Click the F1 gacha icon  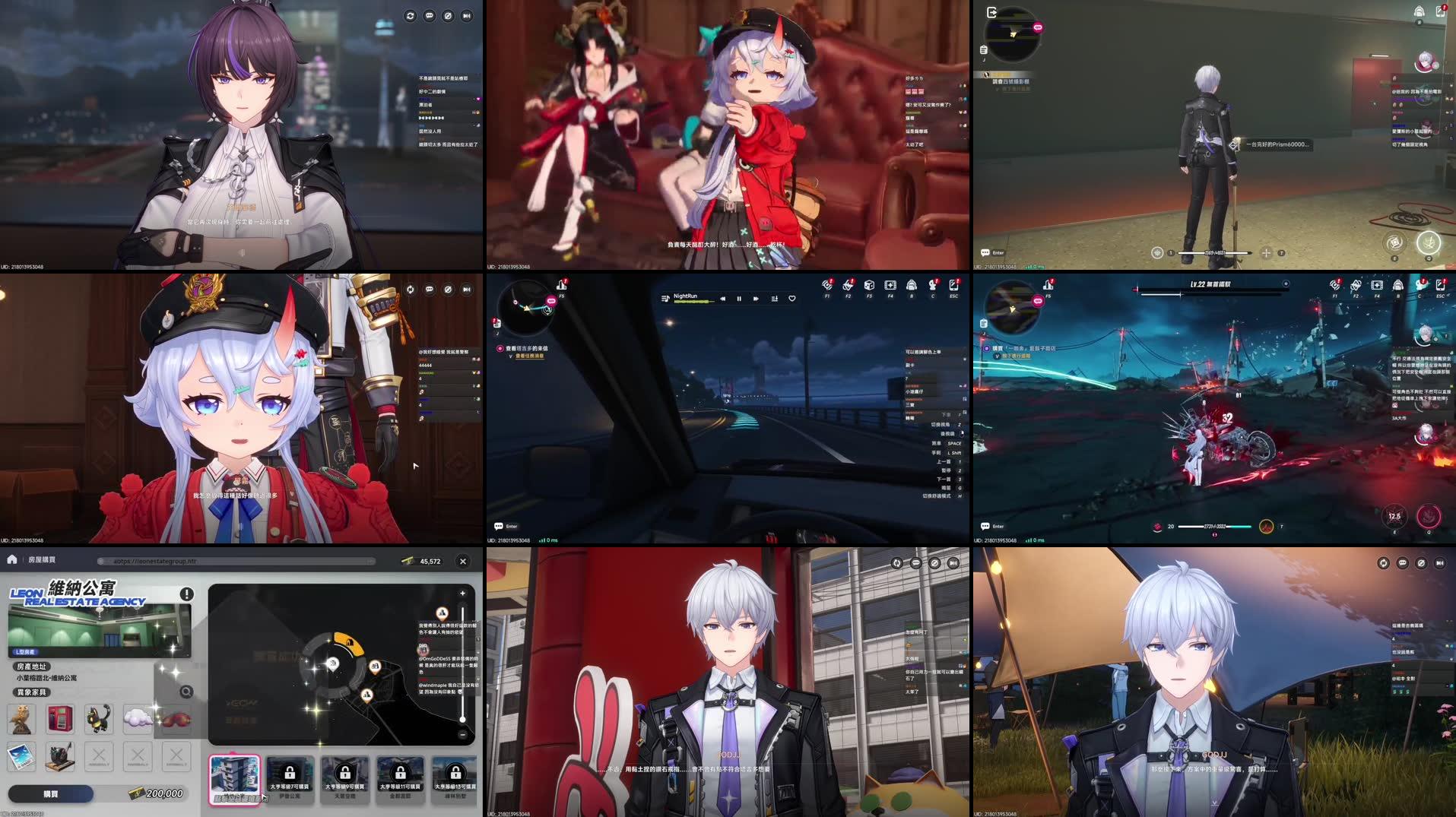tap(827, 286)
